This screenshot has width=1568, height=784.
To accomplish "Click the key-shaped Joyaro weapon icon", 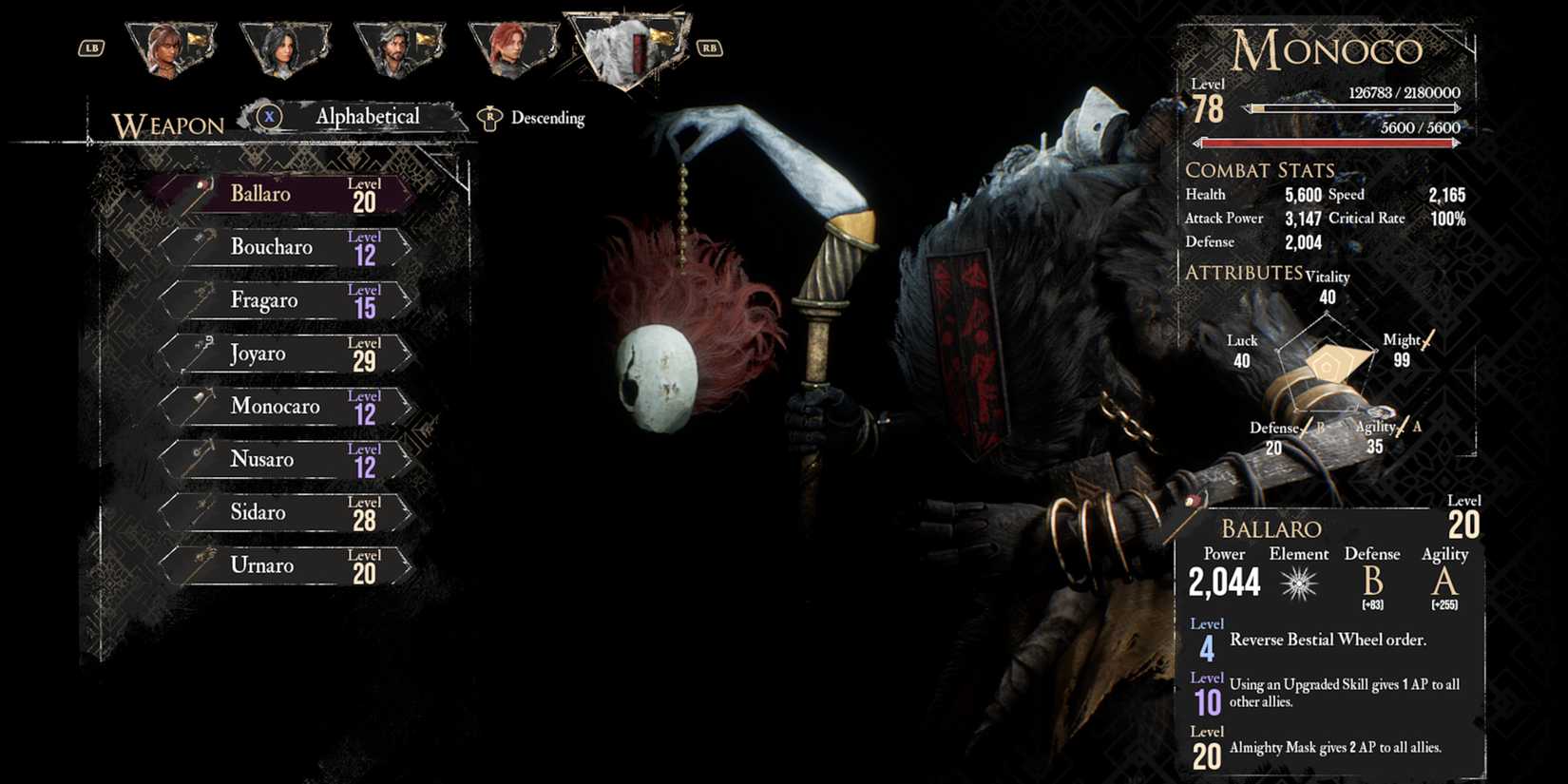I will pos(201,350).
